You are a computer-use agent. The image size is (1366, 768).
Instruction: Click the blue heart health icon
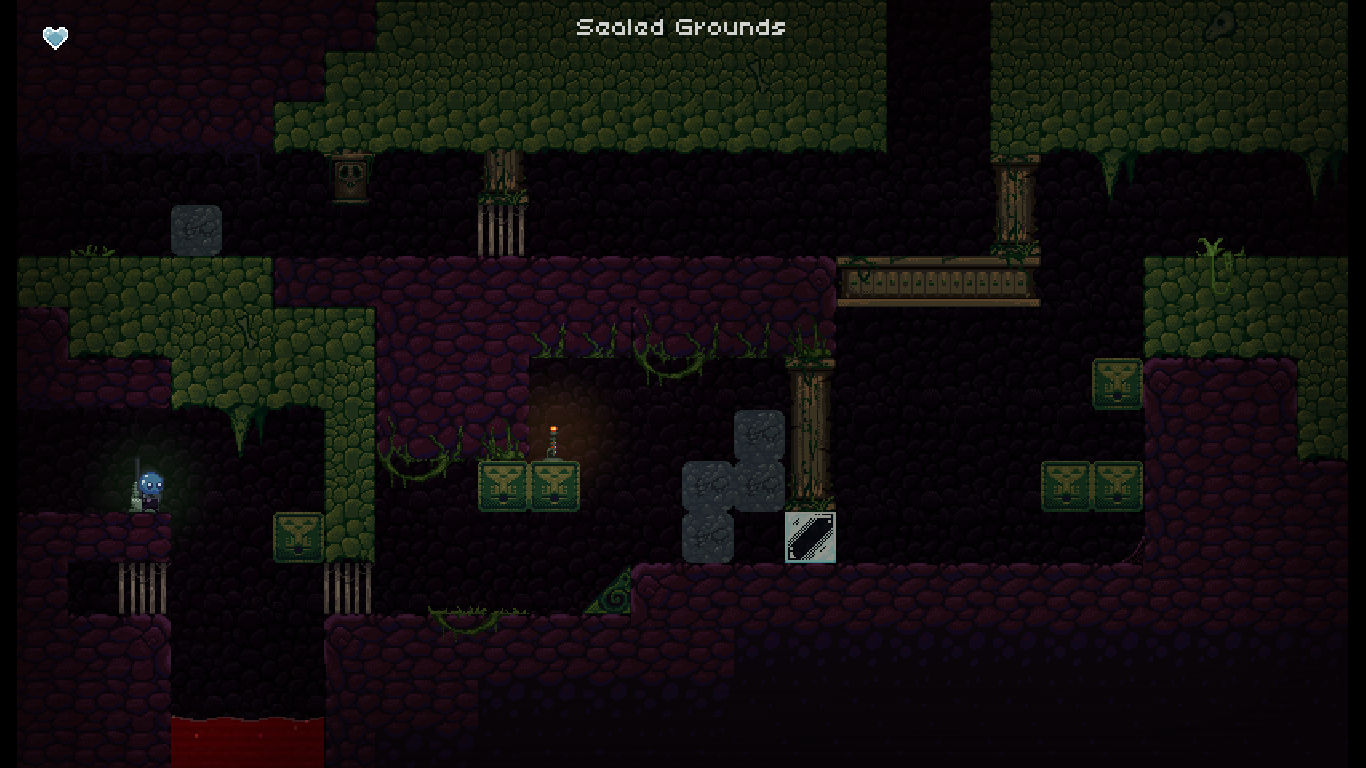click(55, 37)
